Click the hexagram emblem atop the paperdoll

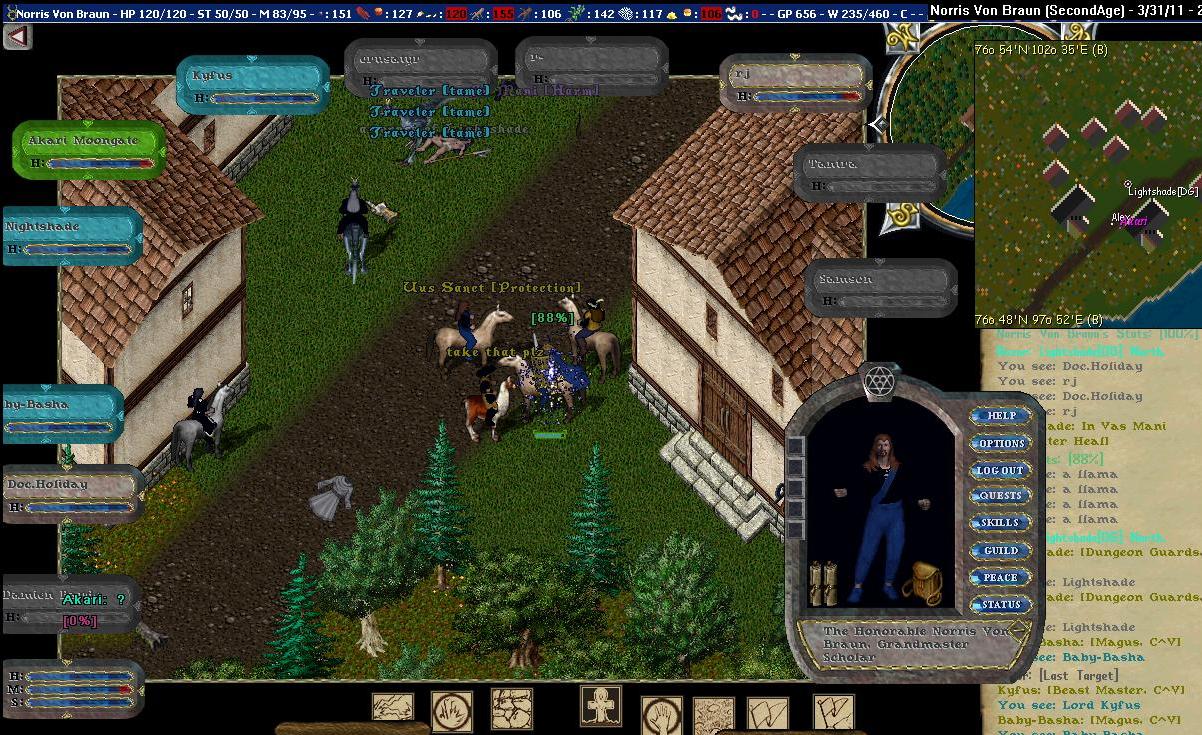(880, 381)
